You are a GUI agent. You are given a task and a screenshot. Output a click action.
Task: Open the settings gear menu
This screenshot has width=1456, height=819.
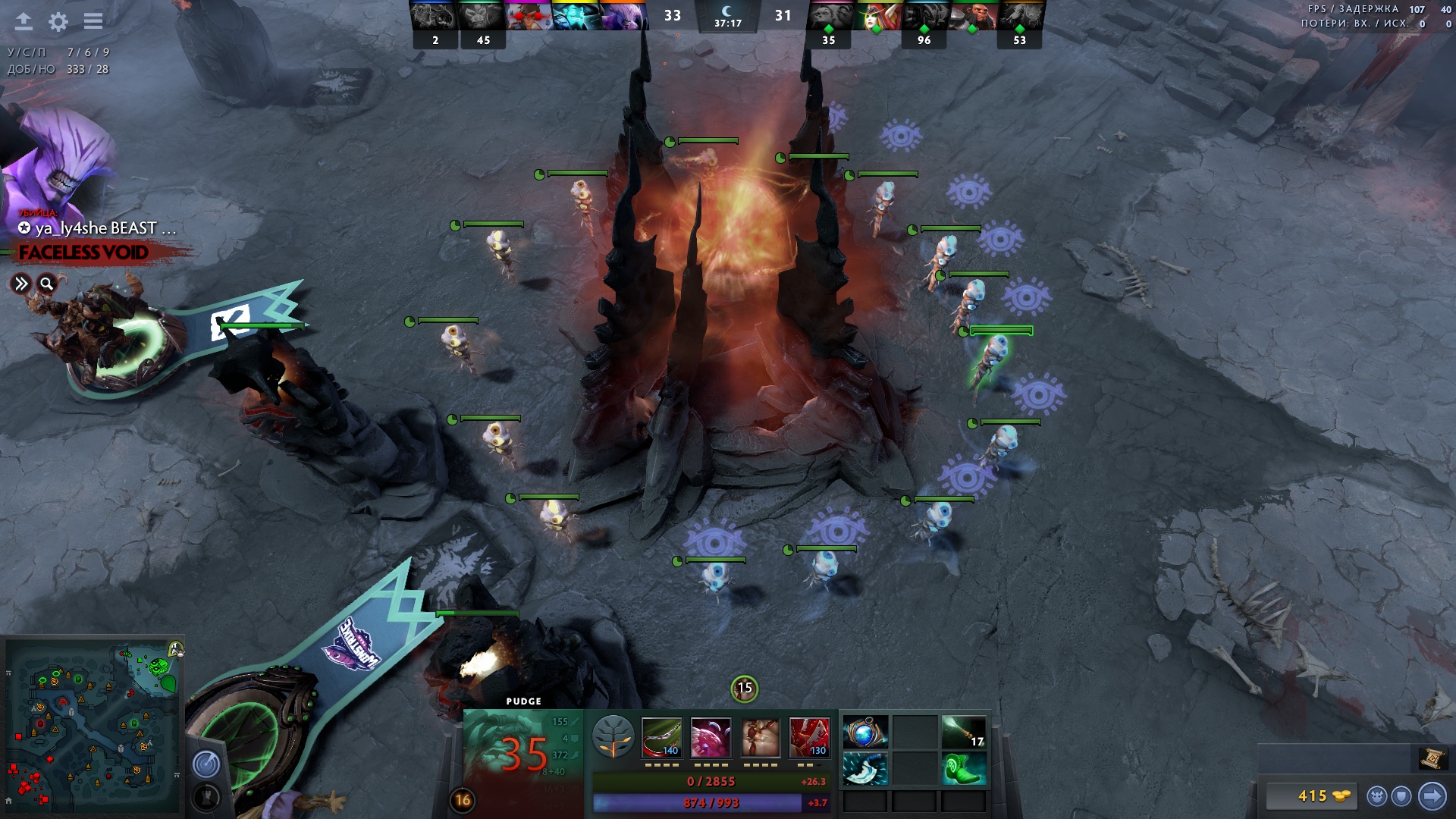[x=58, y=21]
